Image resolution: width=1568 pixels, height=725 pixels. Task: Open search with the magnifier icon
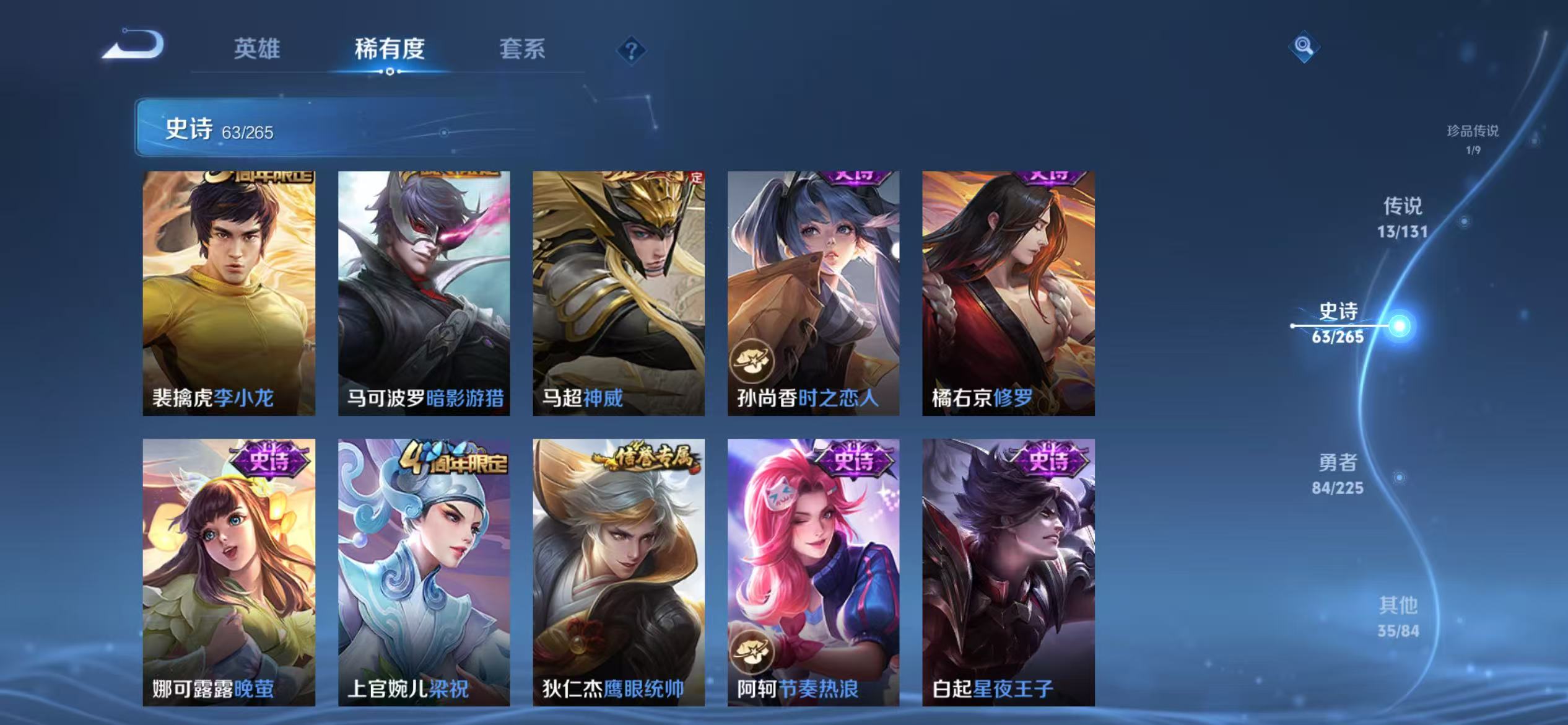1304,46
